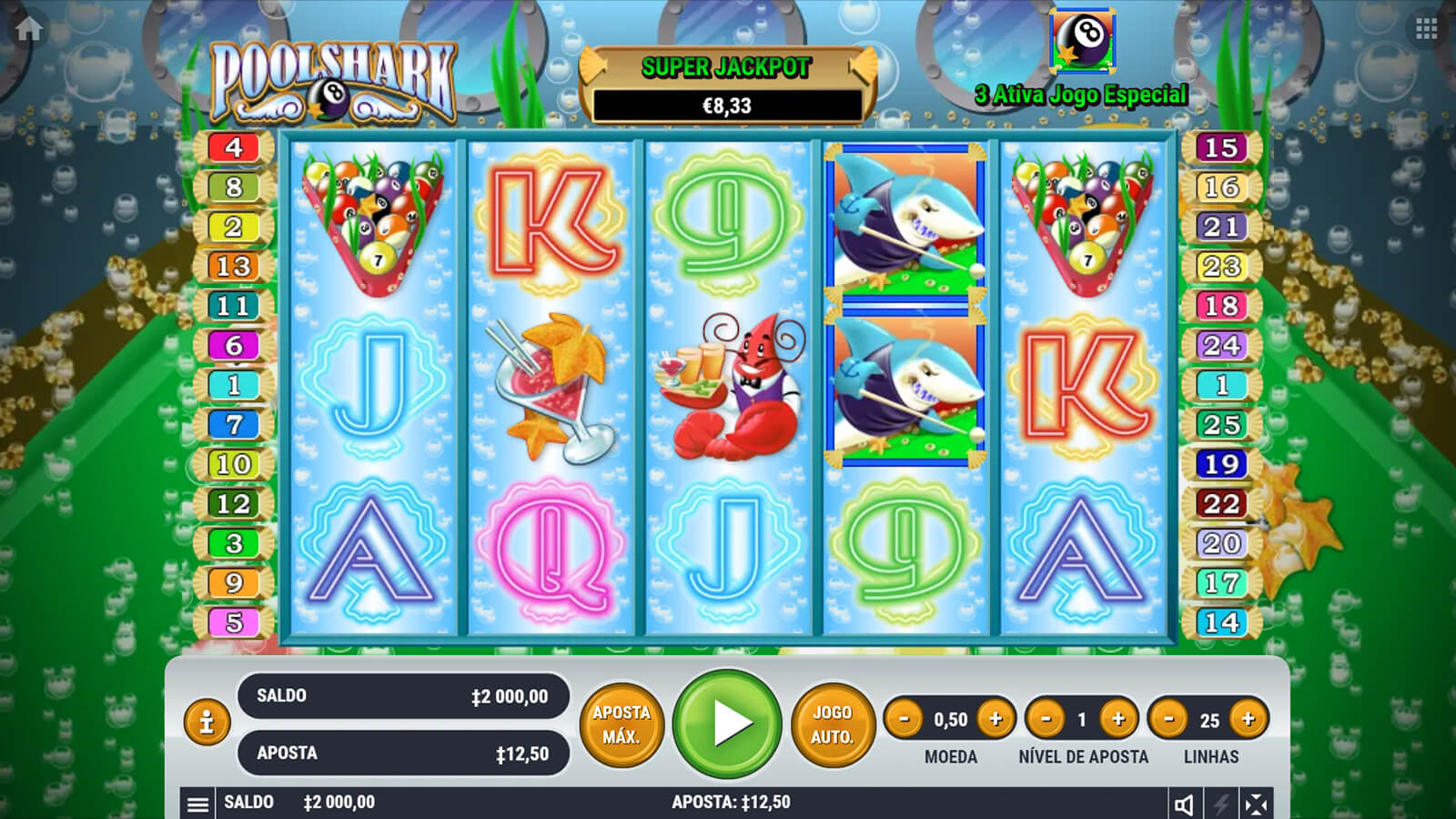Screen dimensions: 1456x819
Task: Spin the reels with the green play button
Action: [727, 723]
